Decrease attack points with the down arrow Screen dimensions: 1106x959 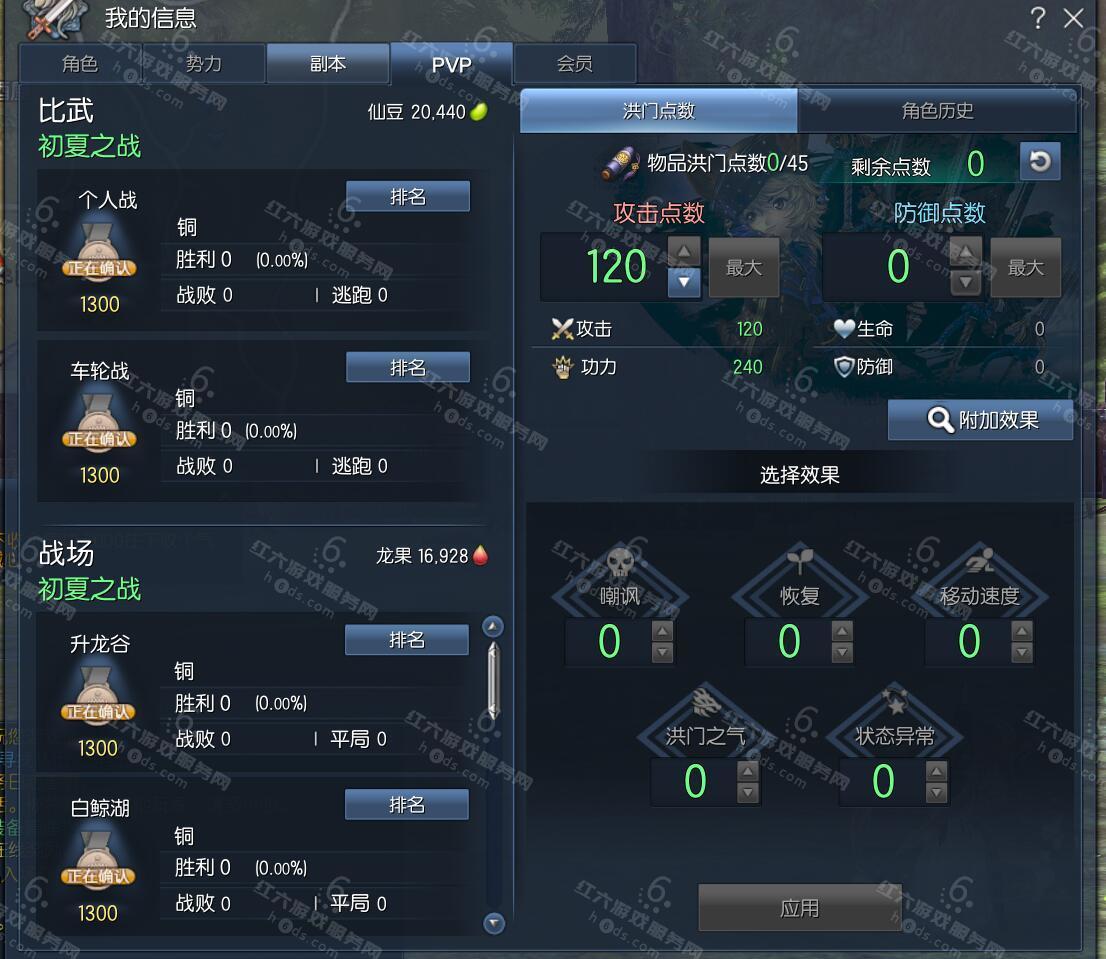coord(684,282)
